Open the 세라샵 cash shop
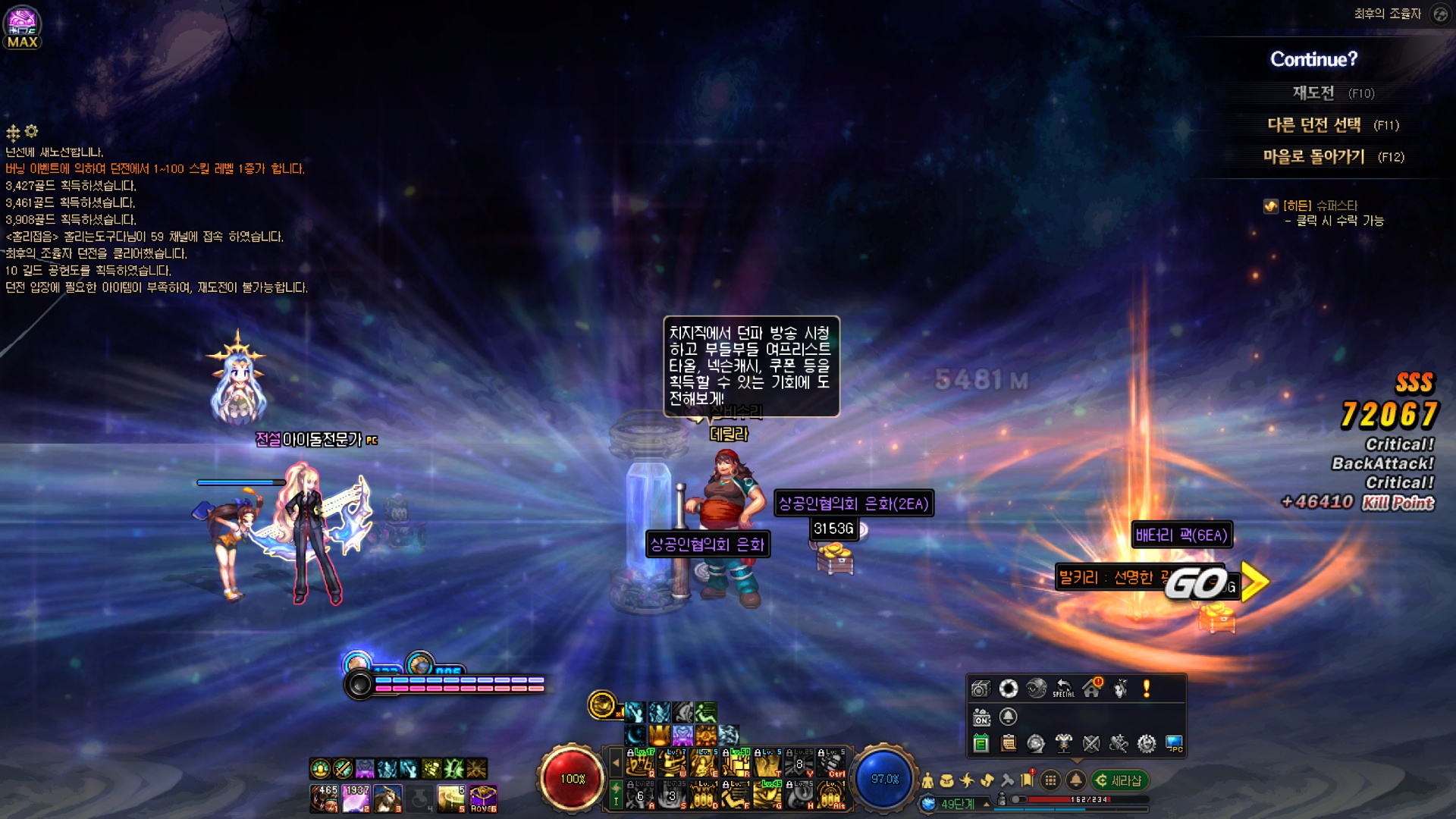The height and width of the screenshot is (819, 1456). point(1120,780)
